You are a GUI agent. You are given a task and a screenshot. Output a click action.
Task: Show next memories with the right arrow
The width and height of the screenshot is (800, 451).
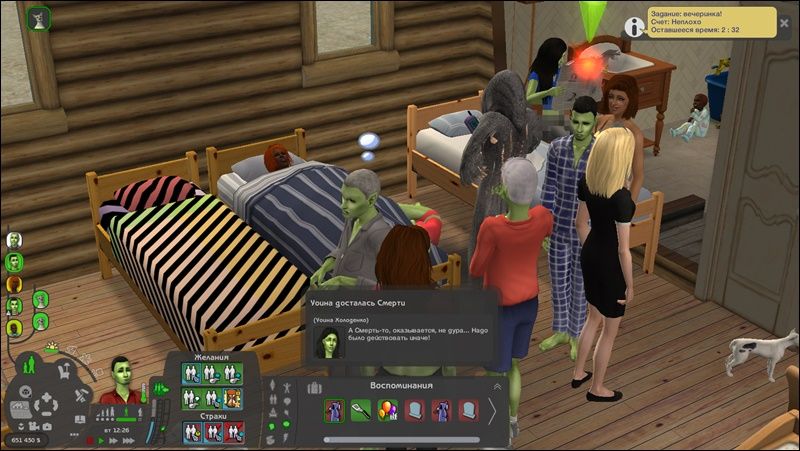click(x=492, y=411)
